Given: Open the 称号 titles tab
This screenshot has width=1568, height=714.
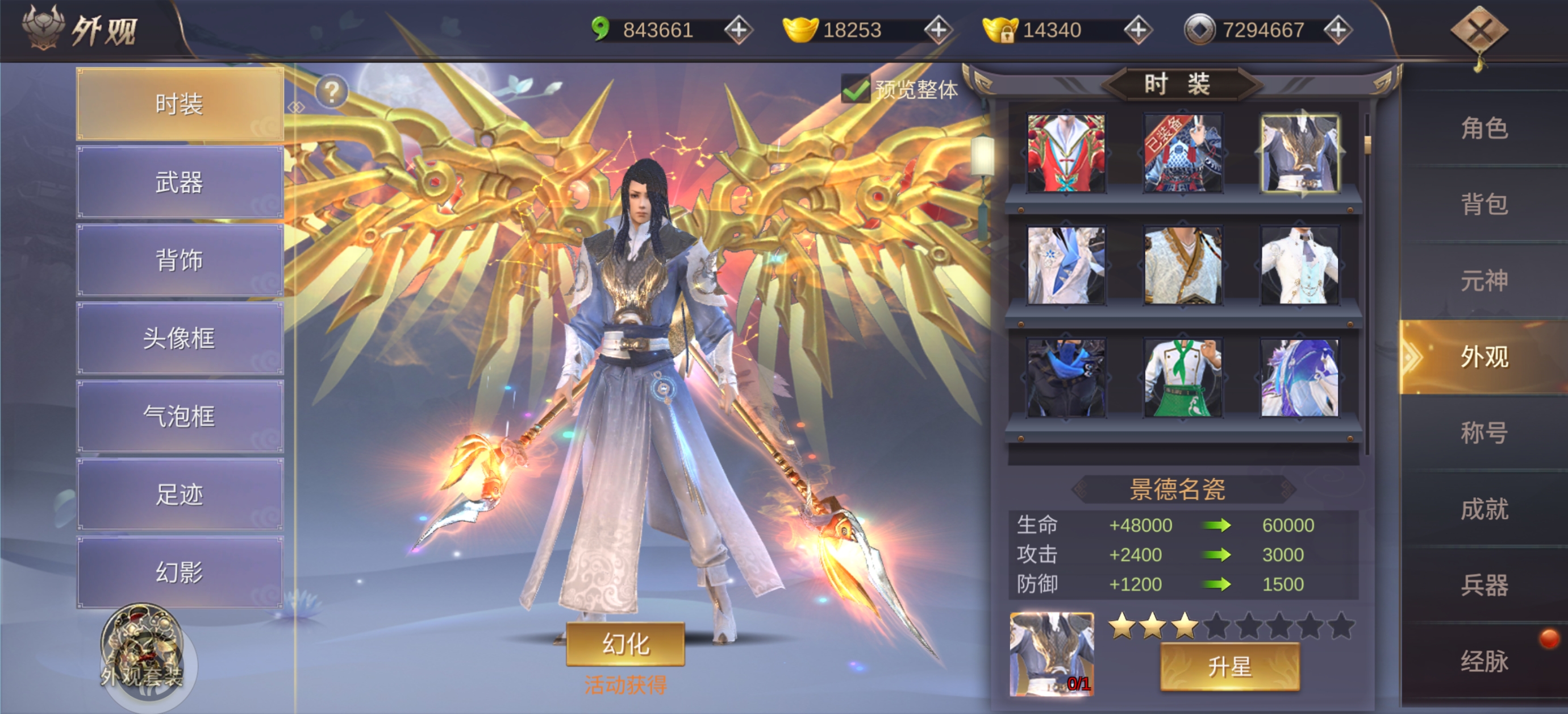Looking at the screenshot, I should coord(1484,433).
